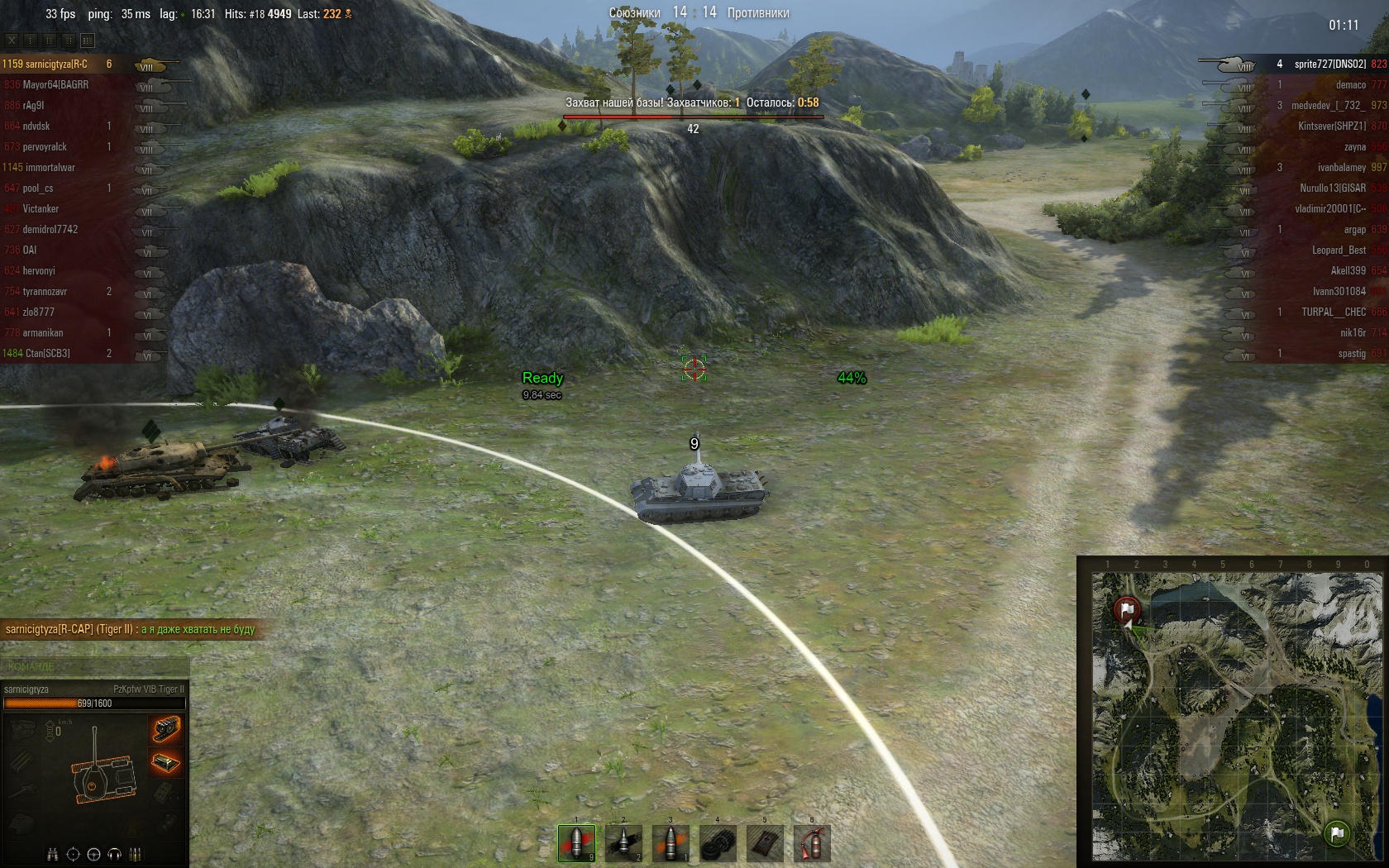The width and height of the screenshot is (1389, 868).
Task: Activate the fire extinguisher consumable
Action: point(812,842)
